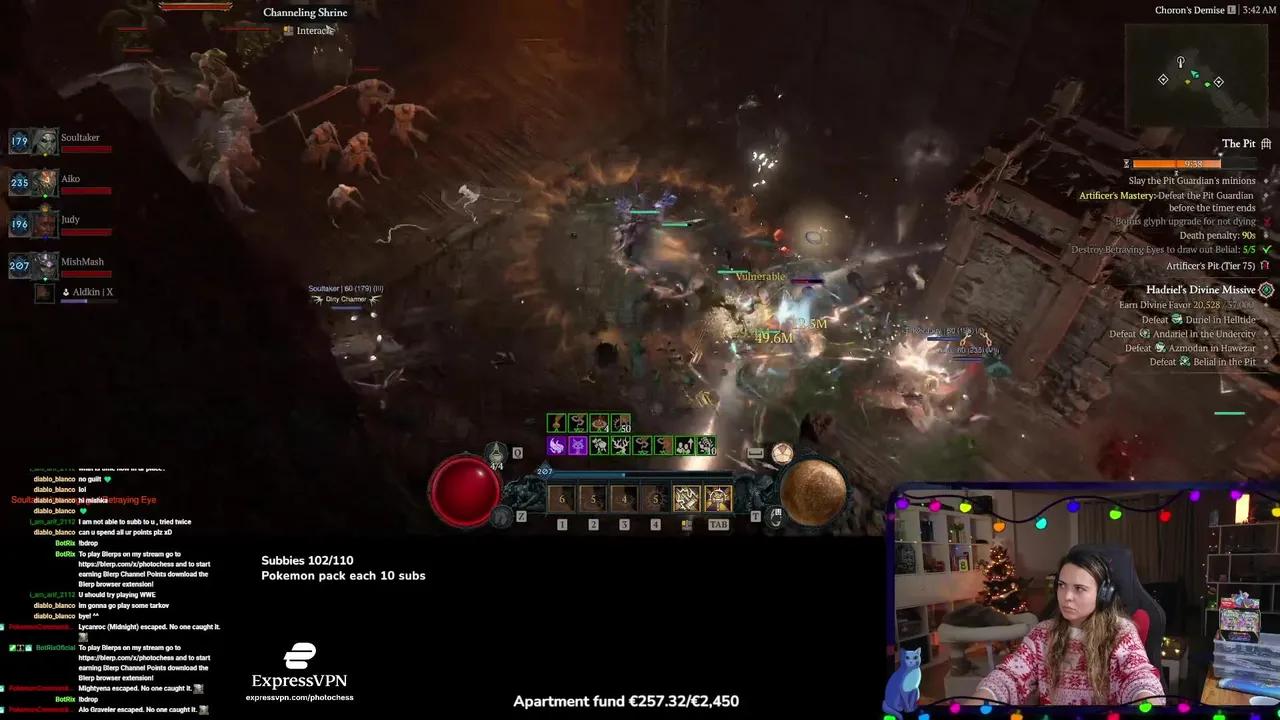Image resolution: width=1280 pixels, height=720 pixels.
Task: Activate the skill in hotbar slot 2
Action: [x=593, y=498]
